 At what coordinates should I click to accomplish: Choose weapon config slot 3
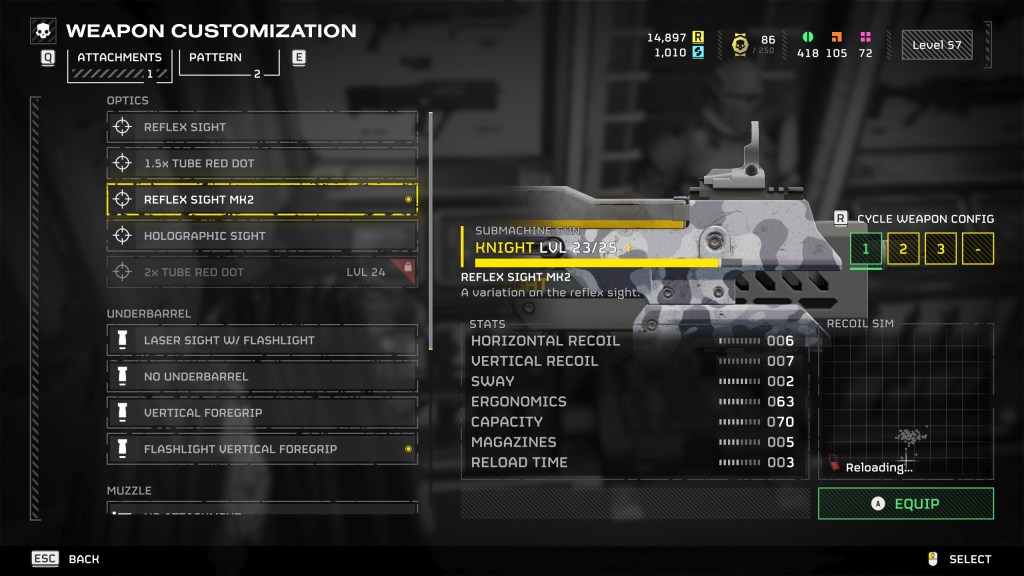[940, 249]
